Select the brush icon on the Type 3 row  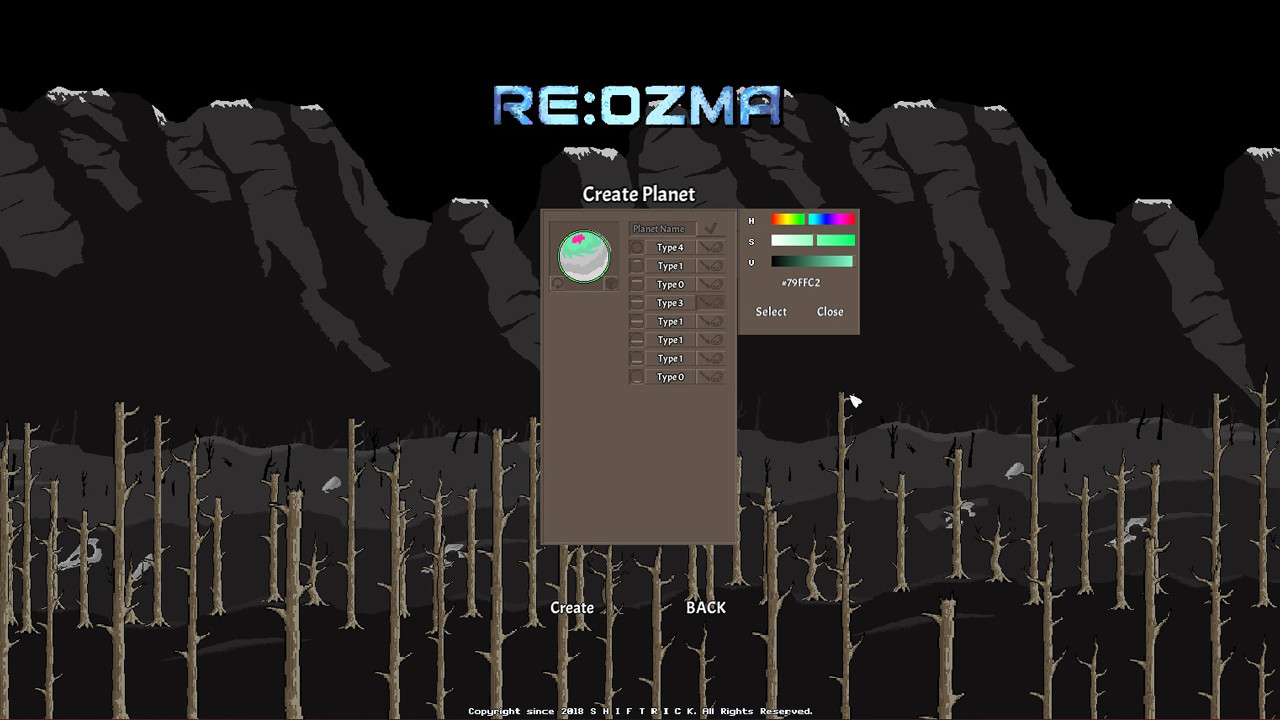[705, 302]
